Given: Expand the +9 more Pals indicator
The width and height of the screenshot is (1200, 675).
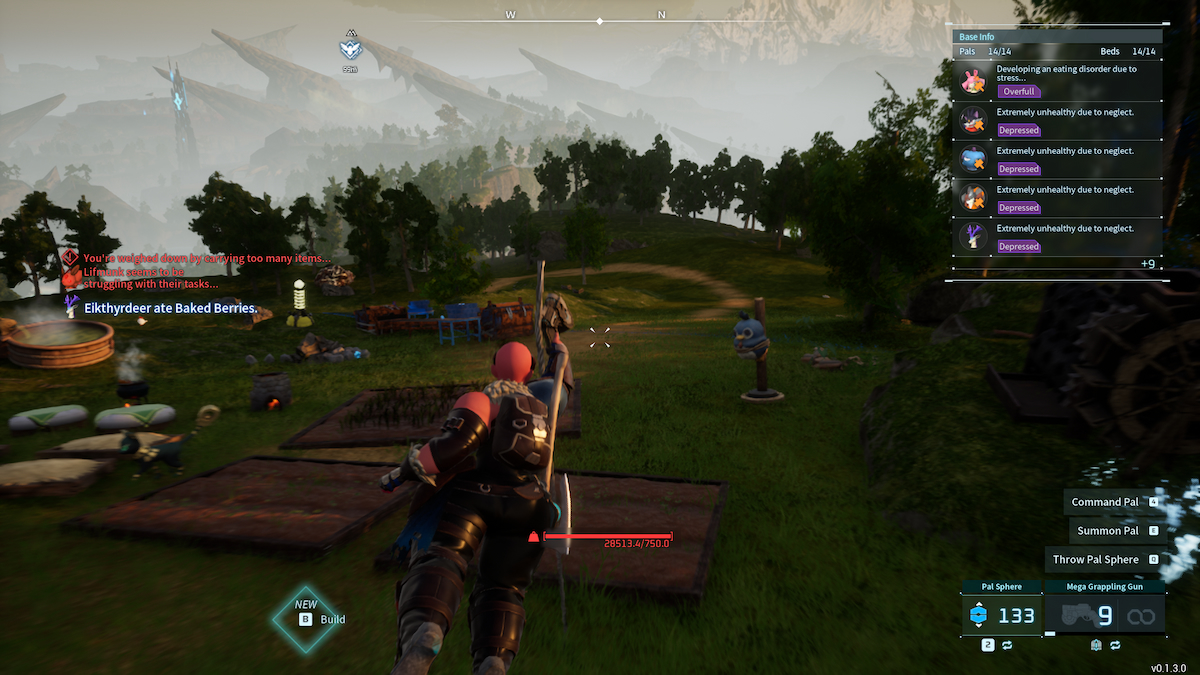Looking at the screenshot, I should tap(1147, 264).
